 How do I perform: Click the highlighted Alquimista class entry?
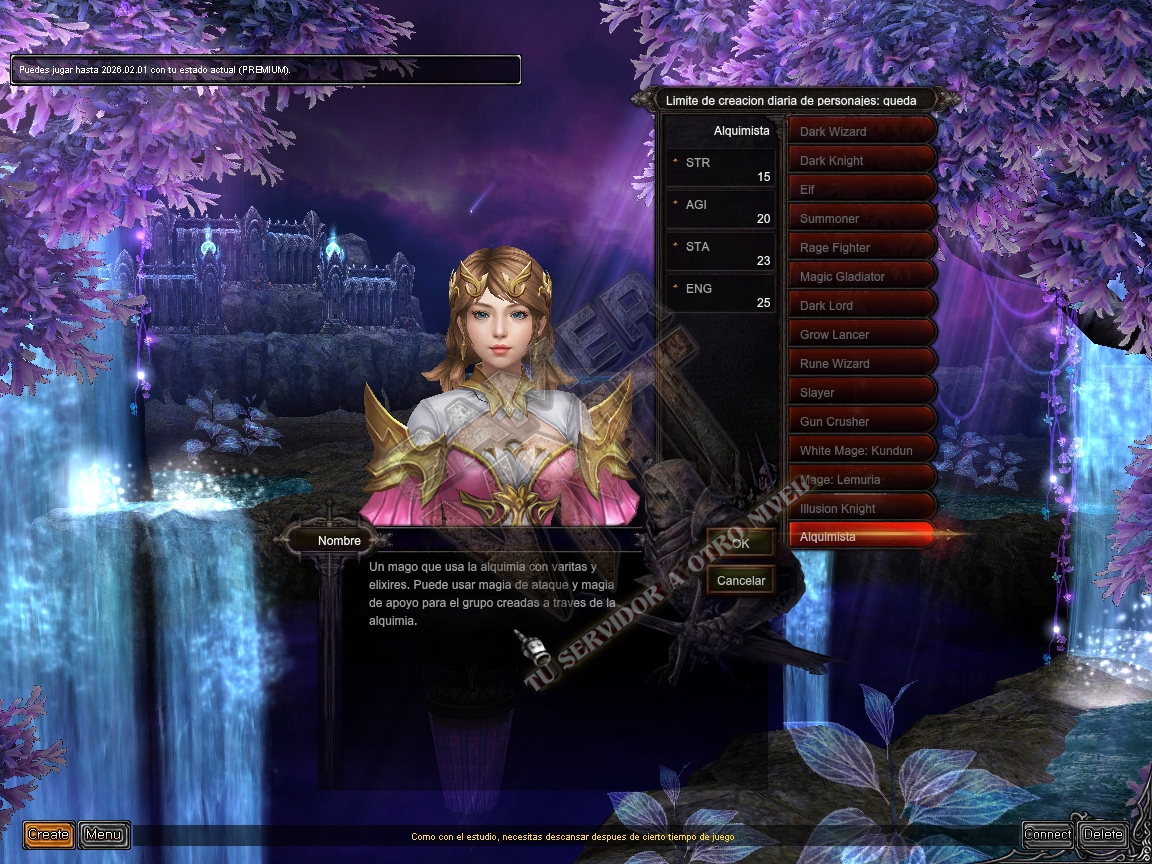(862, 537)
